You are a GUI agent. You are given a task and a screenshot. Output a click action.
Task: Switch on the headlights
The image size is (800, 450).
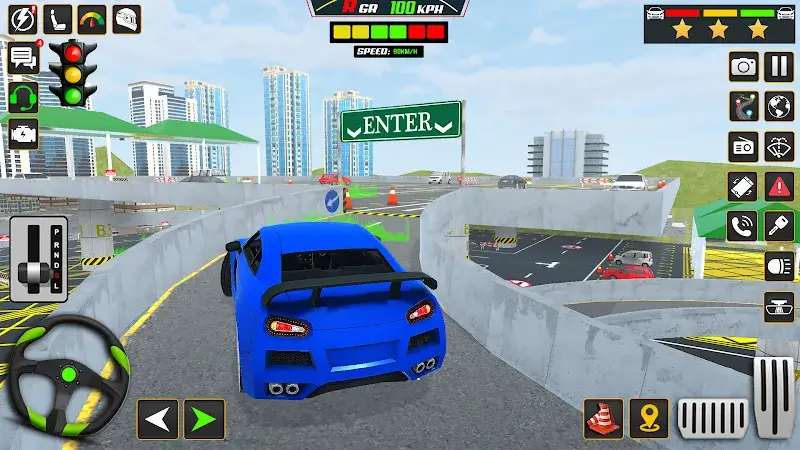click(779, 266)
